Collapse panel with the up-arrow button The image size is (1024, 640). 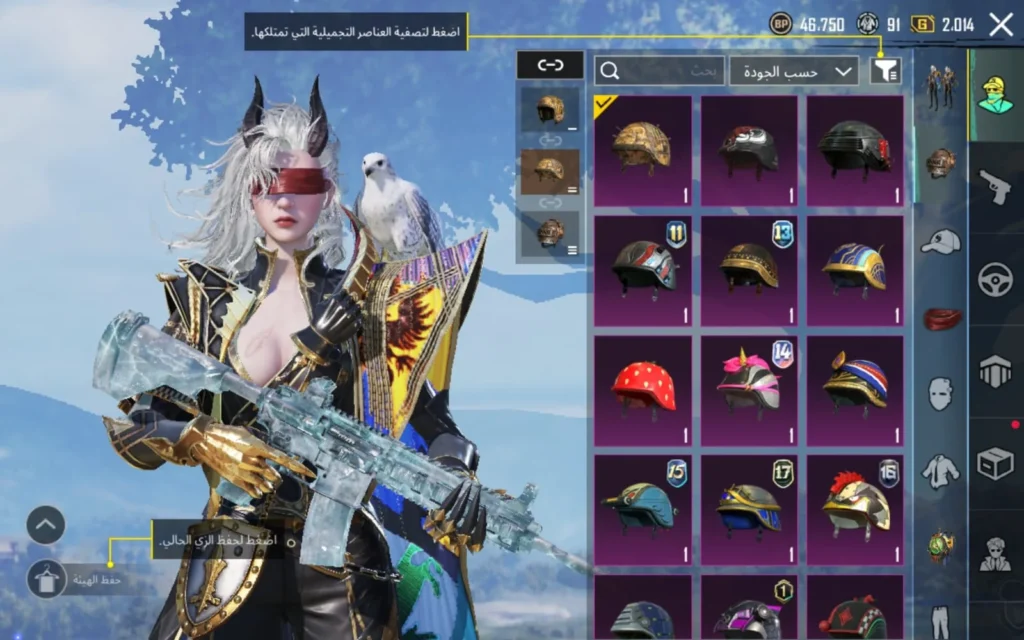[46, 525]
